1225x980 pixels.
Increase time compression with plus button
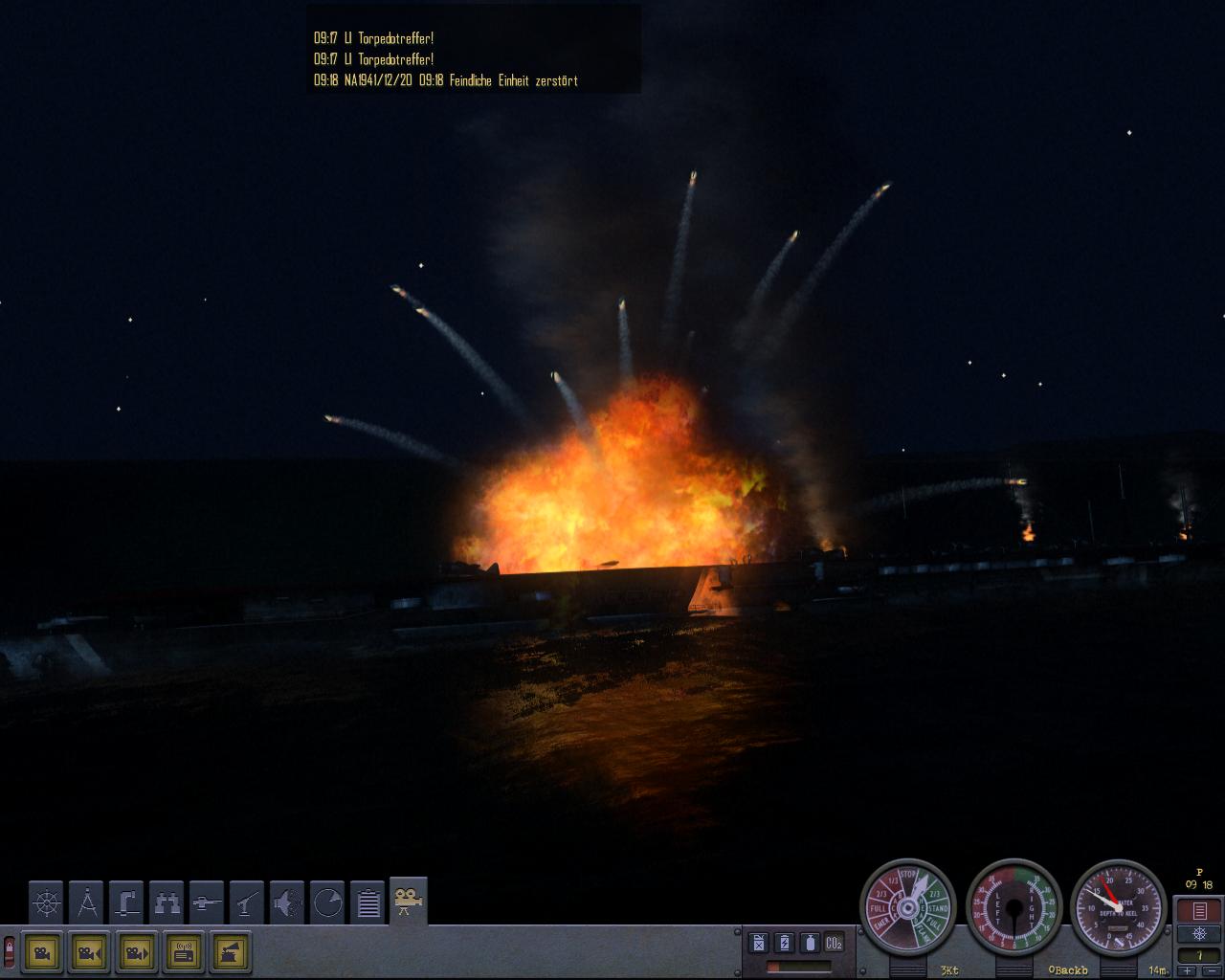[1188, 970]
